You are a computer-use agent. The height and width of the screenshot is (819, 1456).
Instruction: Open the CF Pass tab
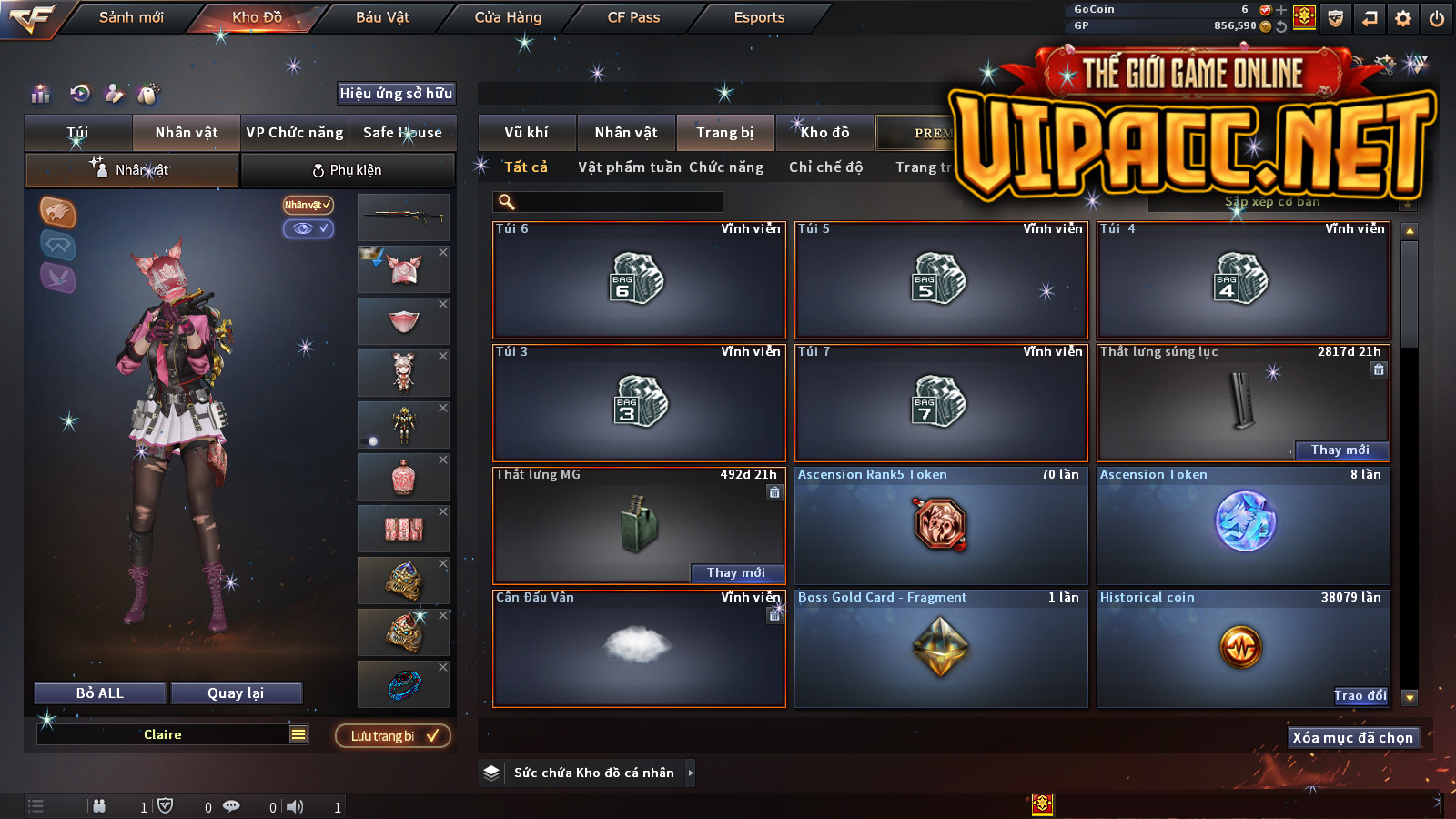633,17
